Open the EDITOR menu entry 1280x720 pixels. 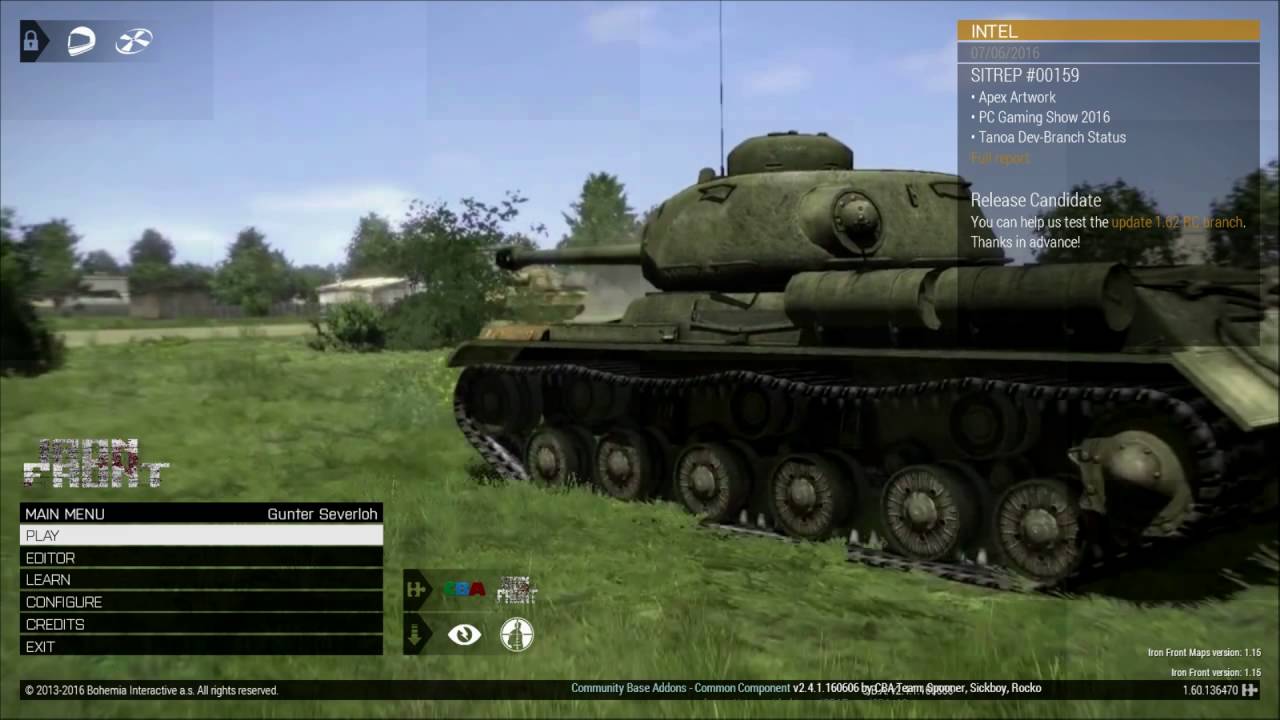[x=200, y=558]
